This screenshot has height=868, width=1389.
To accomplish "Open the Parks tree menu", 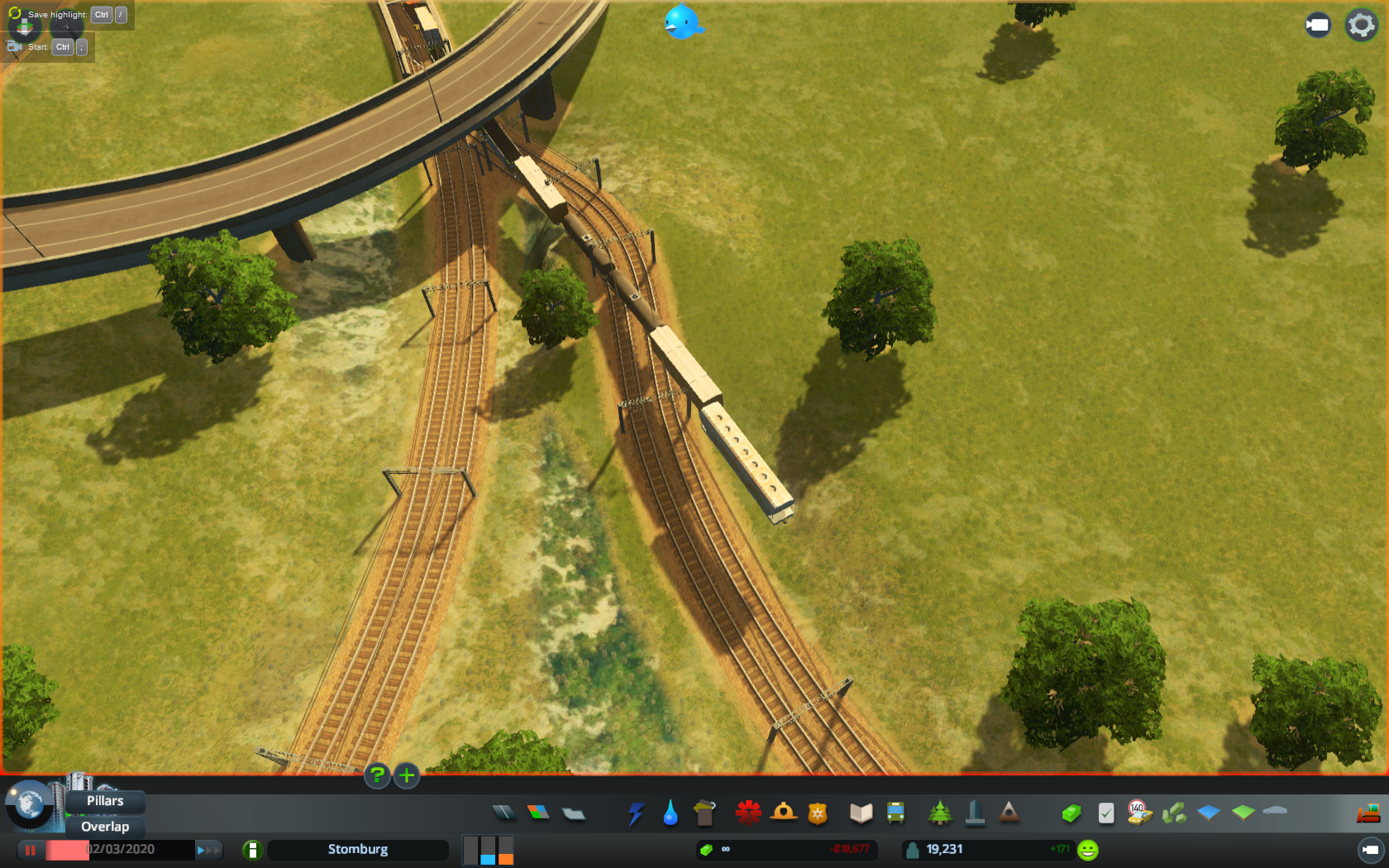I will pyautogui.click(x=939, y=813).
